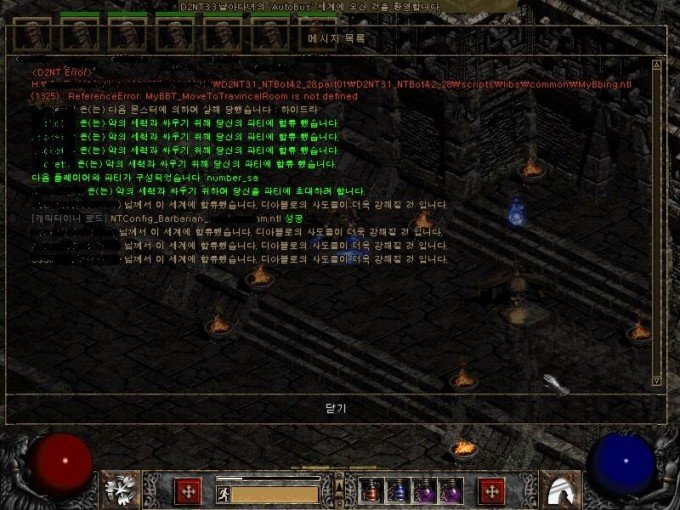Toggle the run/walk button
This screenshot has height=510, width=680.
224,492
